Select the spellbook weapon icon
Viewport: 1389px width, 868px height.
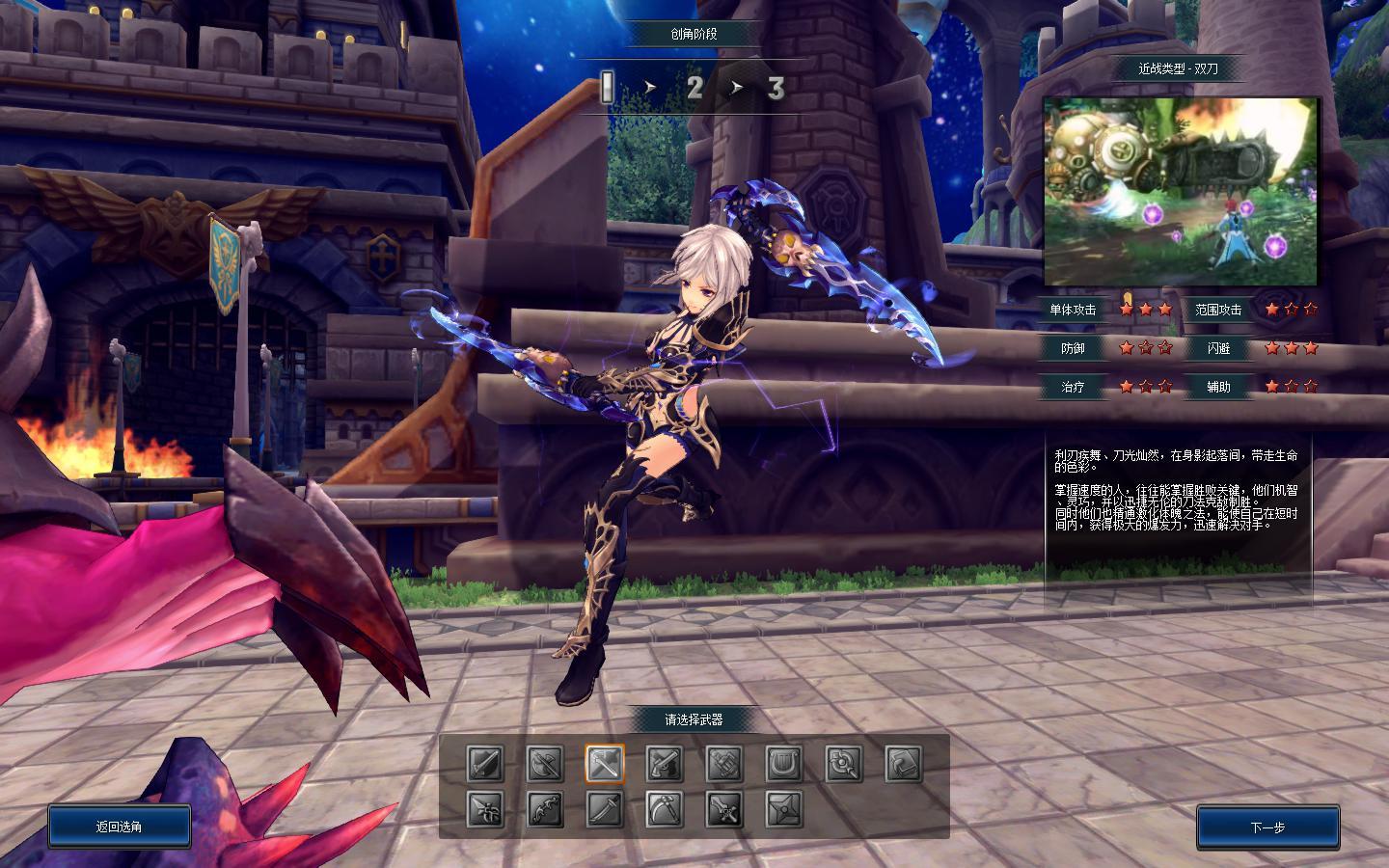904,765
